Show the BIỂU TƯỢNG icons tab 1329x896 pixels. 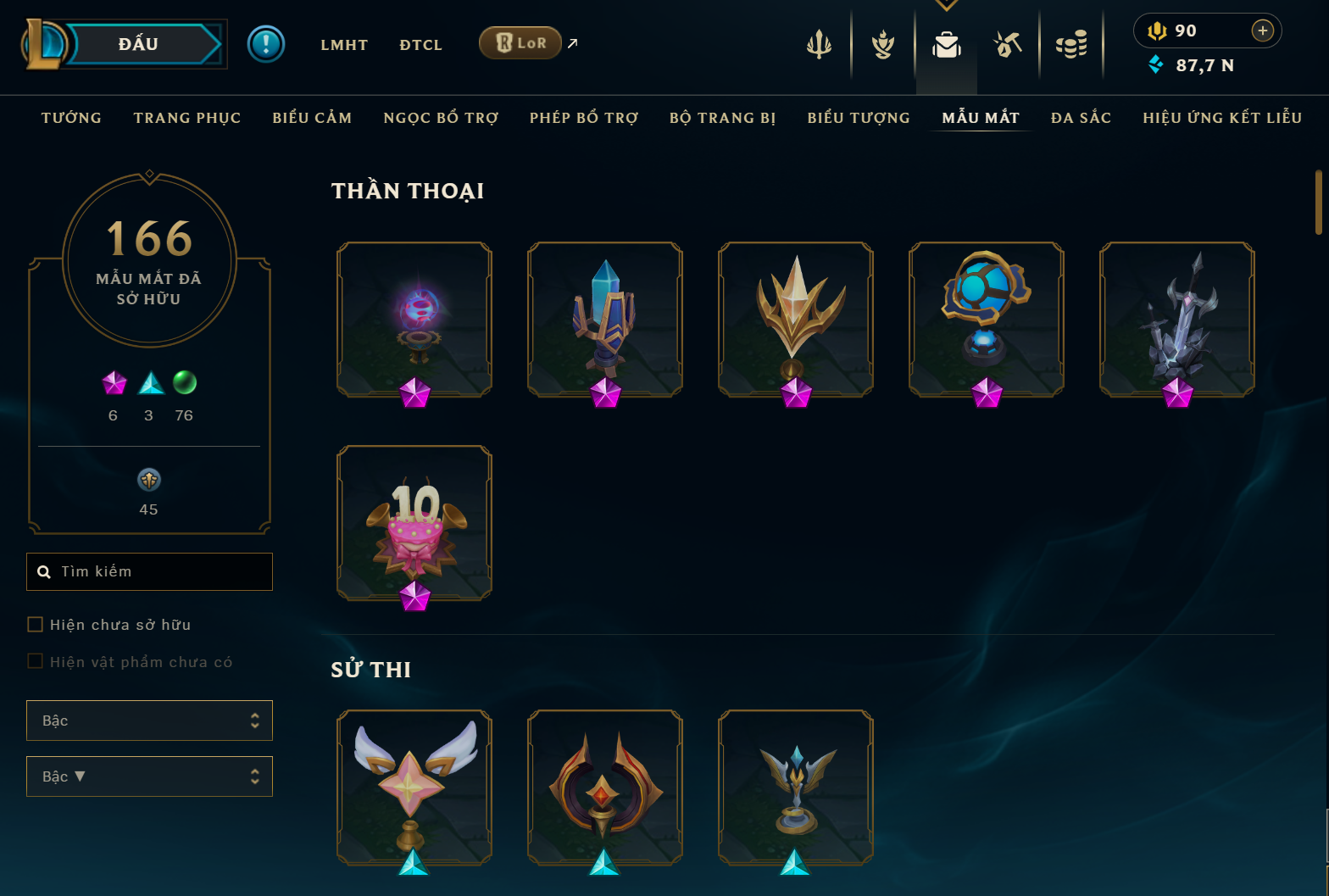pyautogui.click(x=859, y=118)
